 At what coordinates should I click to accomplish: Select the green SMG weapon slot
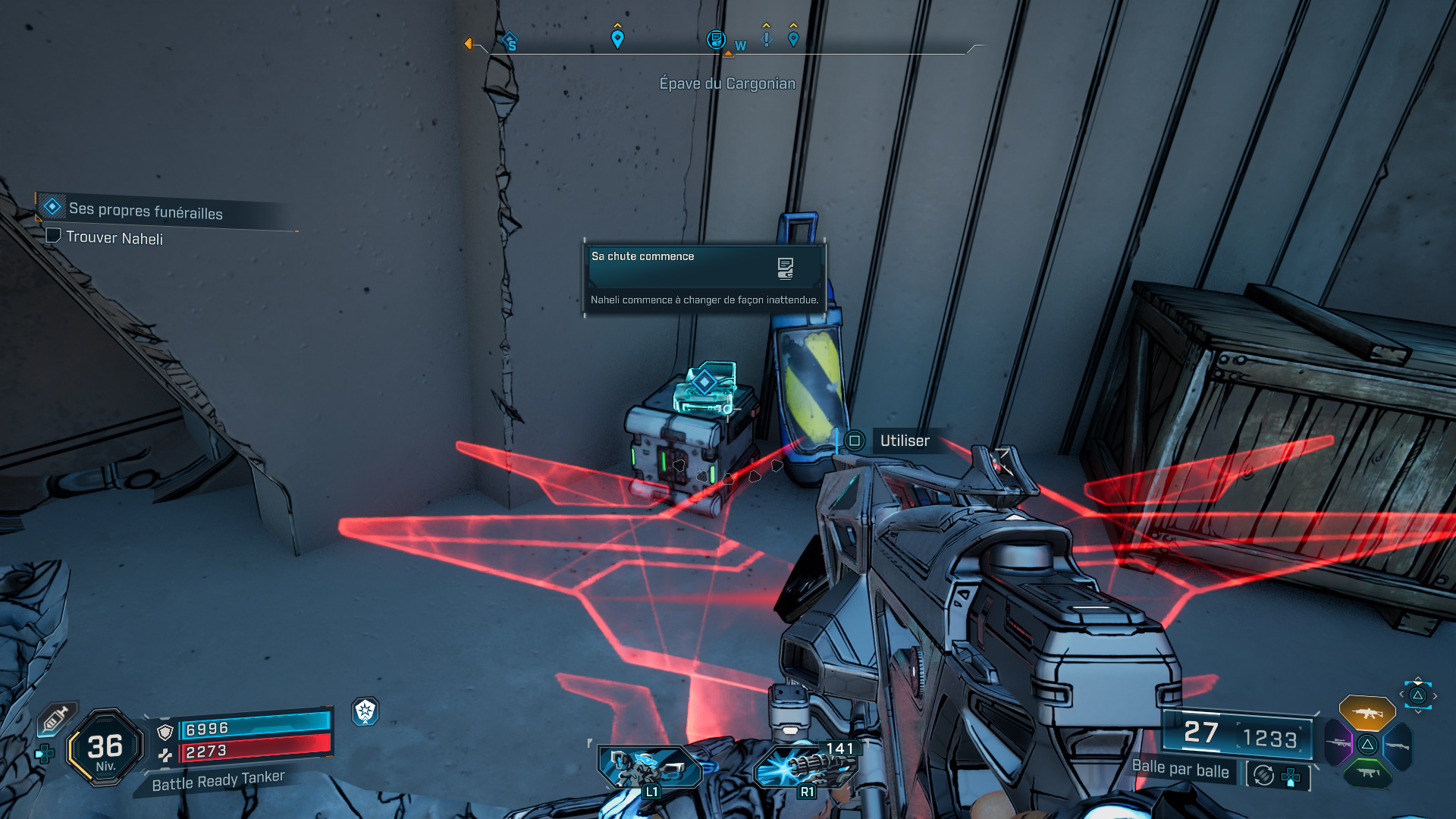[x=1367, y=773]
